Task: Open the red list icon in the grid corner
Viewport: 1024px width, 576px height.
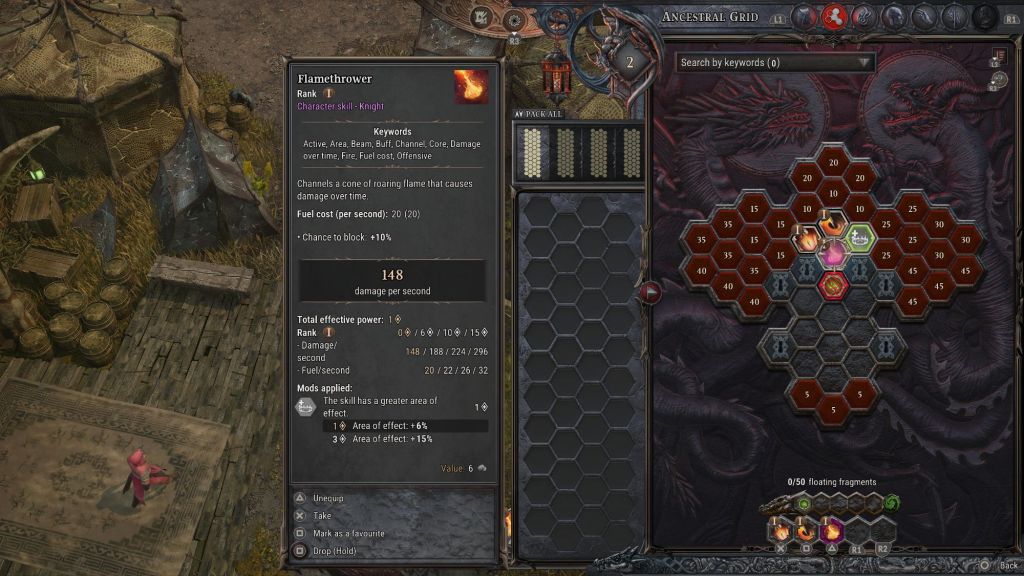Action: point(997,57)
